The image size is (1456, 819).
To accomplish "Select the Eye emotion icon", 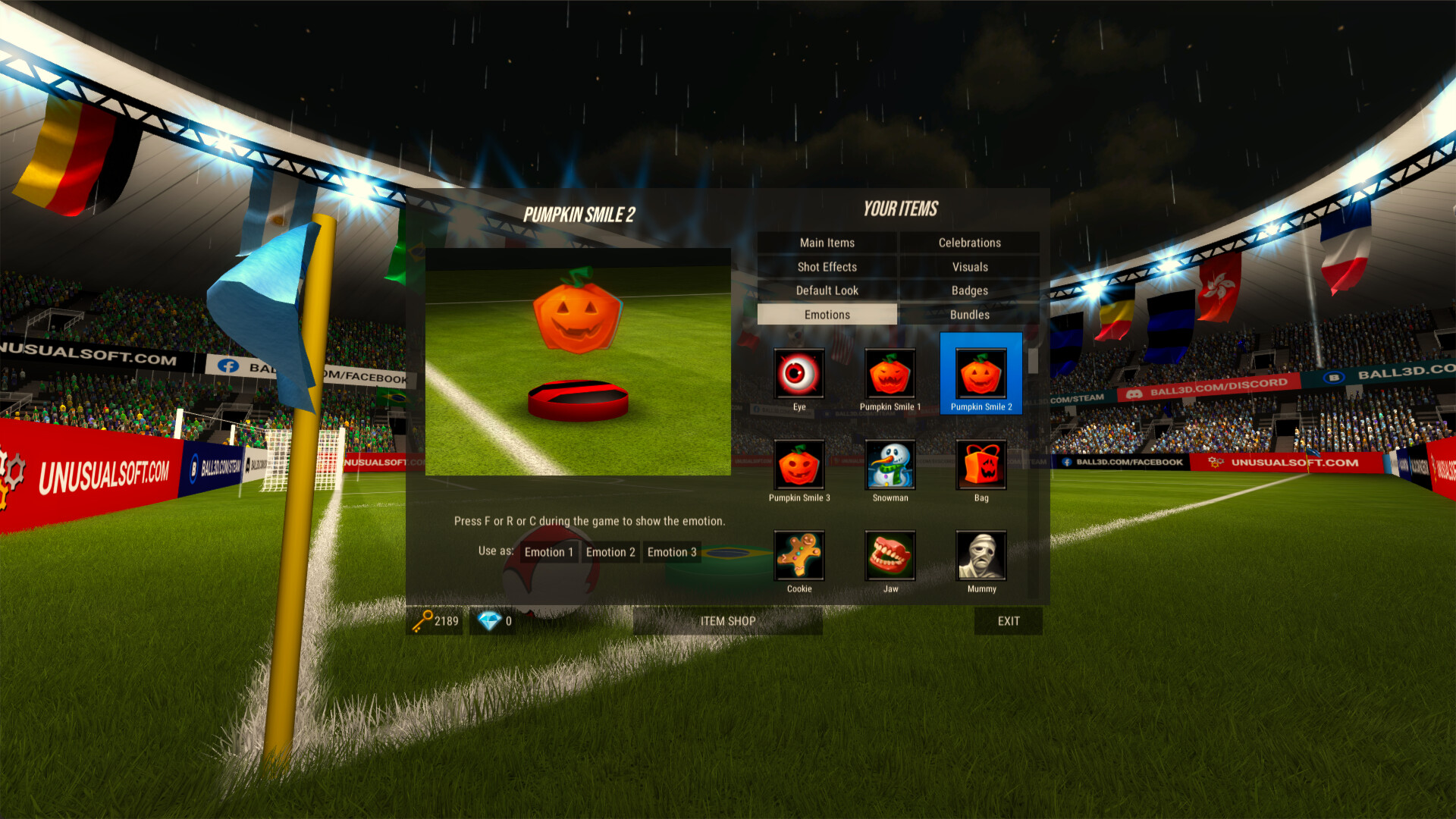I will coord(799,374).
